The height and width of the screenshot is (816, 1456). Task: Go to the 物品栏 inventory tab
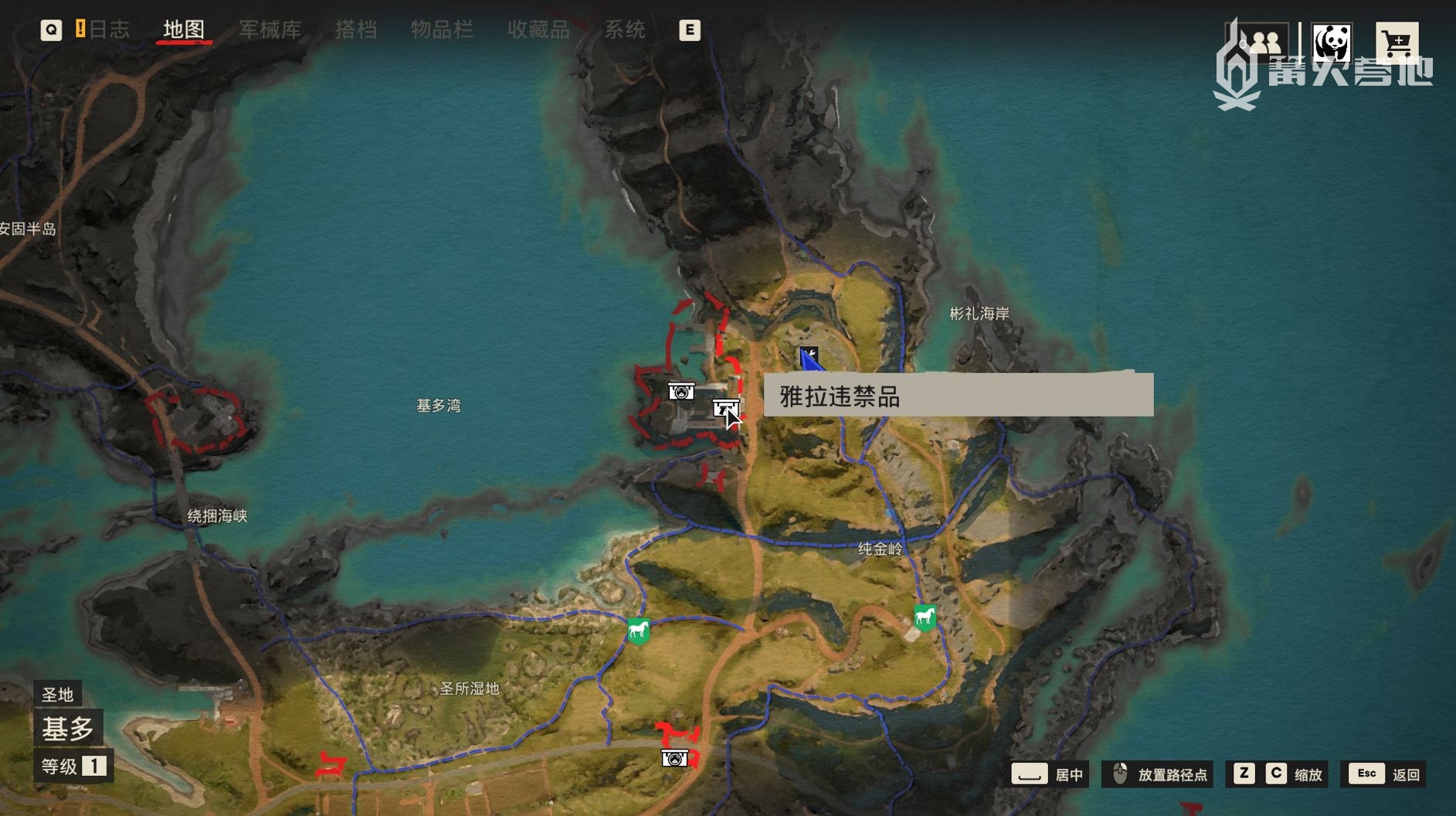coord(442,29)
